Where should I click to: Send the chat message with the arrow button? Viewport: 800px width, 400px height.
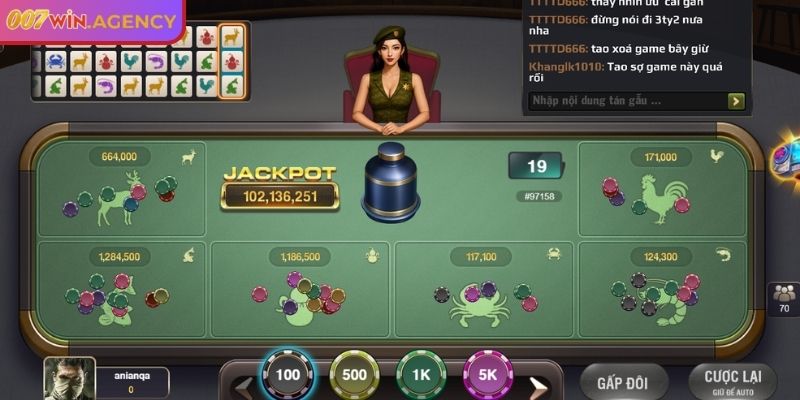736,100
